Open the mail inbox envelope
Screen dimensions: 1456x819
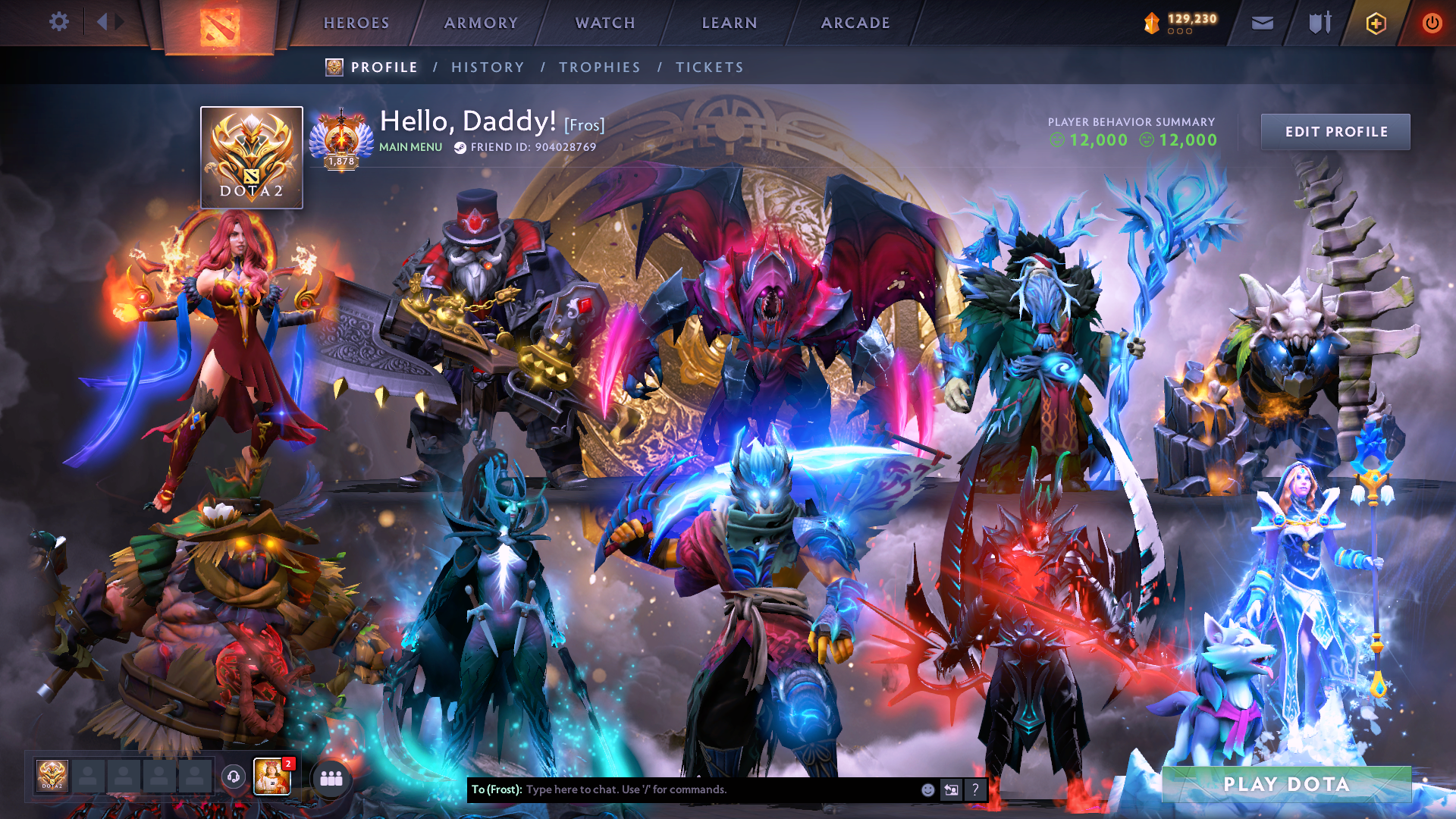tap(1262, 23)
